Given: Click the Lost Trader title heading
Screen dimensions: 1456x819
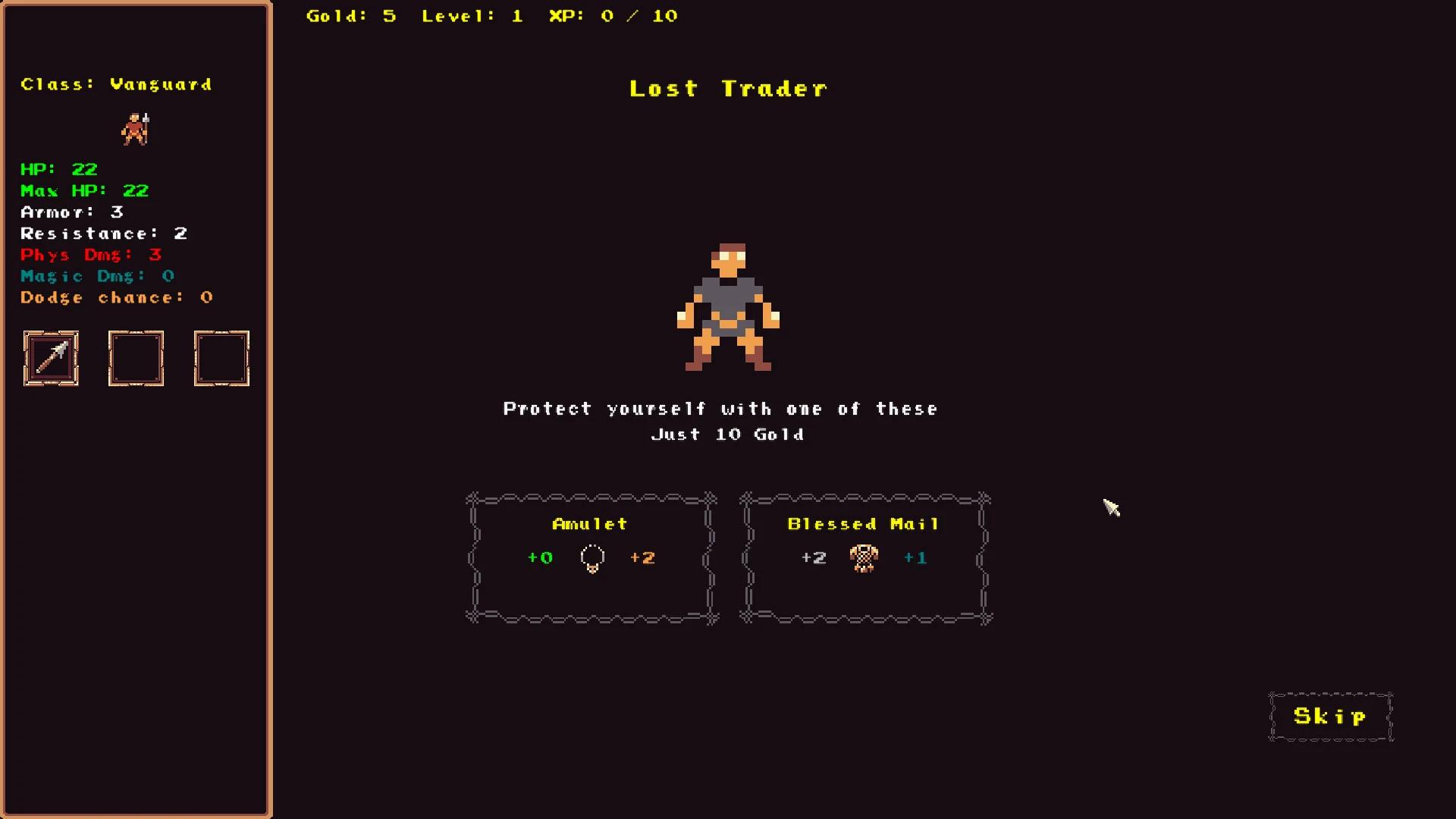Looking at the screenshot, I should 728,88.
